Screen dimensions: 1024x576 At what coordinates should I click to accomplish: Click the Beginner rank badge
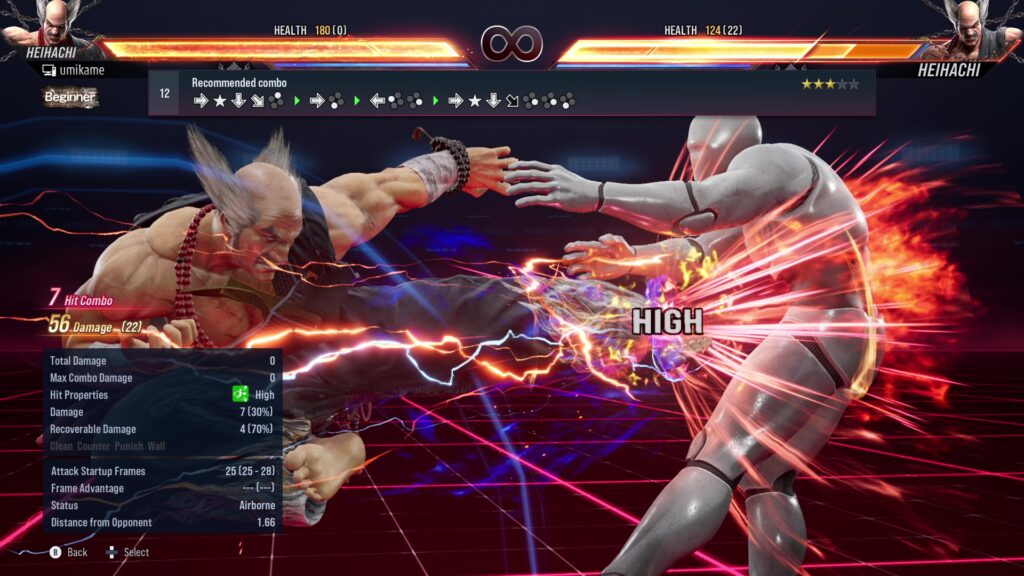point(70,97)
